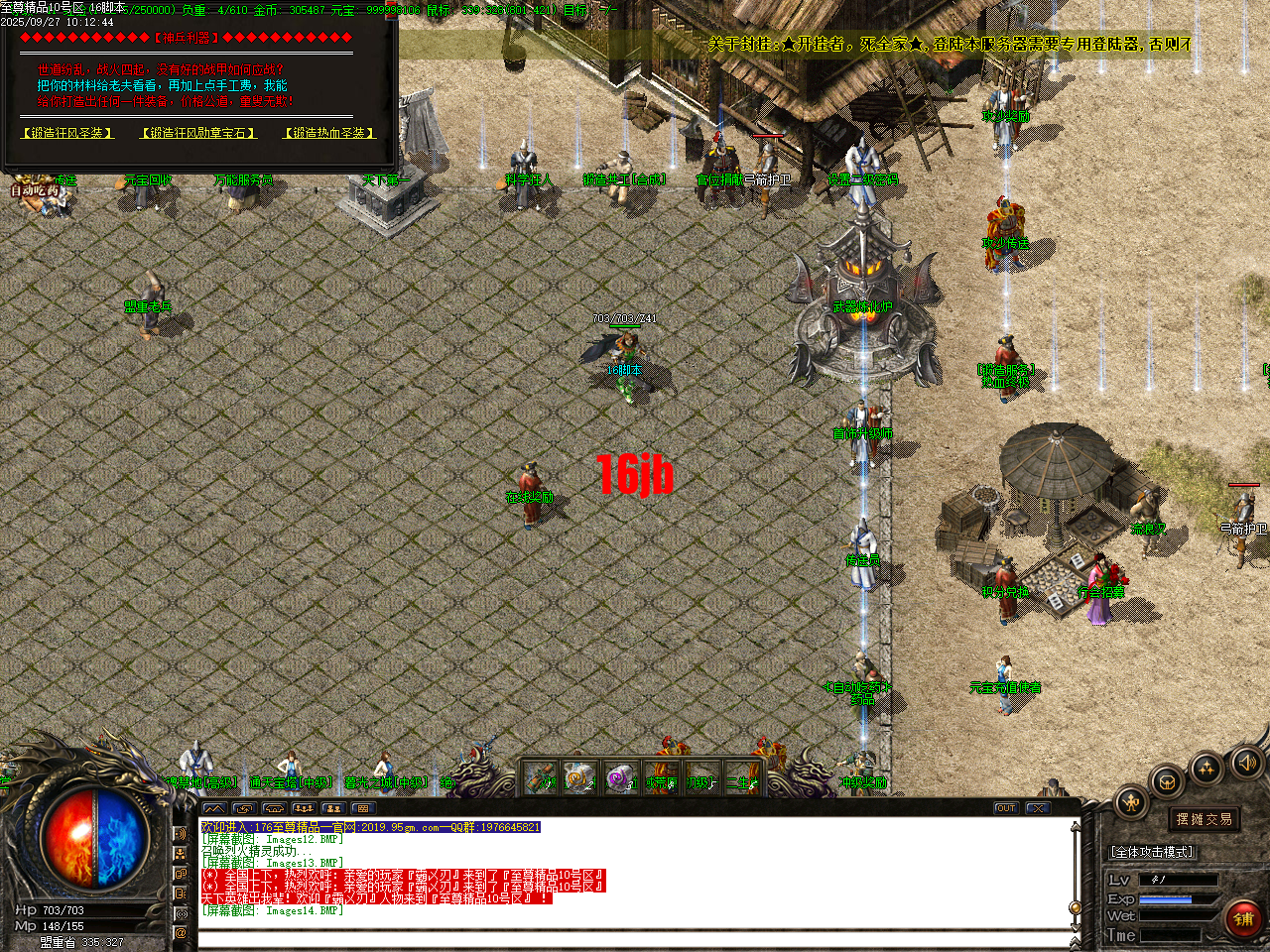Click the 【锻造扦风圣装】 forge link in dialog
The width and height of the screenshot is (1270, 952).
coord(65,132)
